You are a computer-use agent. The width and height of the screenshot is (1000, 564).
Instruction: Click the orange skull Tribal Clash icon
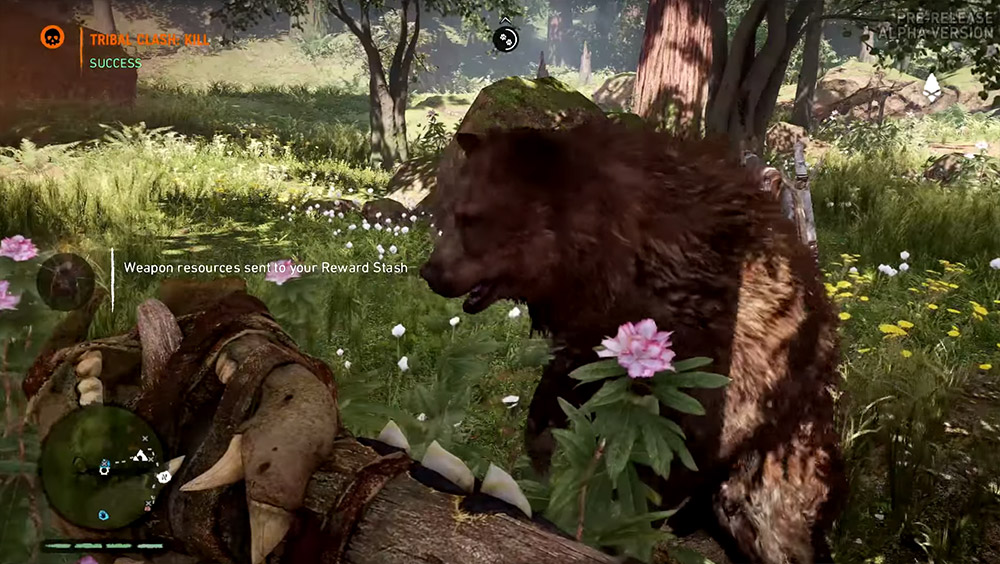point(52,38)
